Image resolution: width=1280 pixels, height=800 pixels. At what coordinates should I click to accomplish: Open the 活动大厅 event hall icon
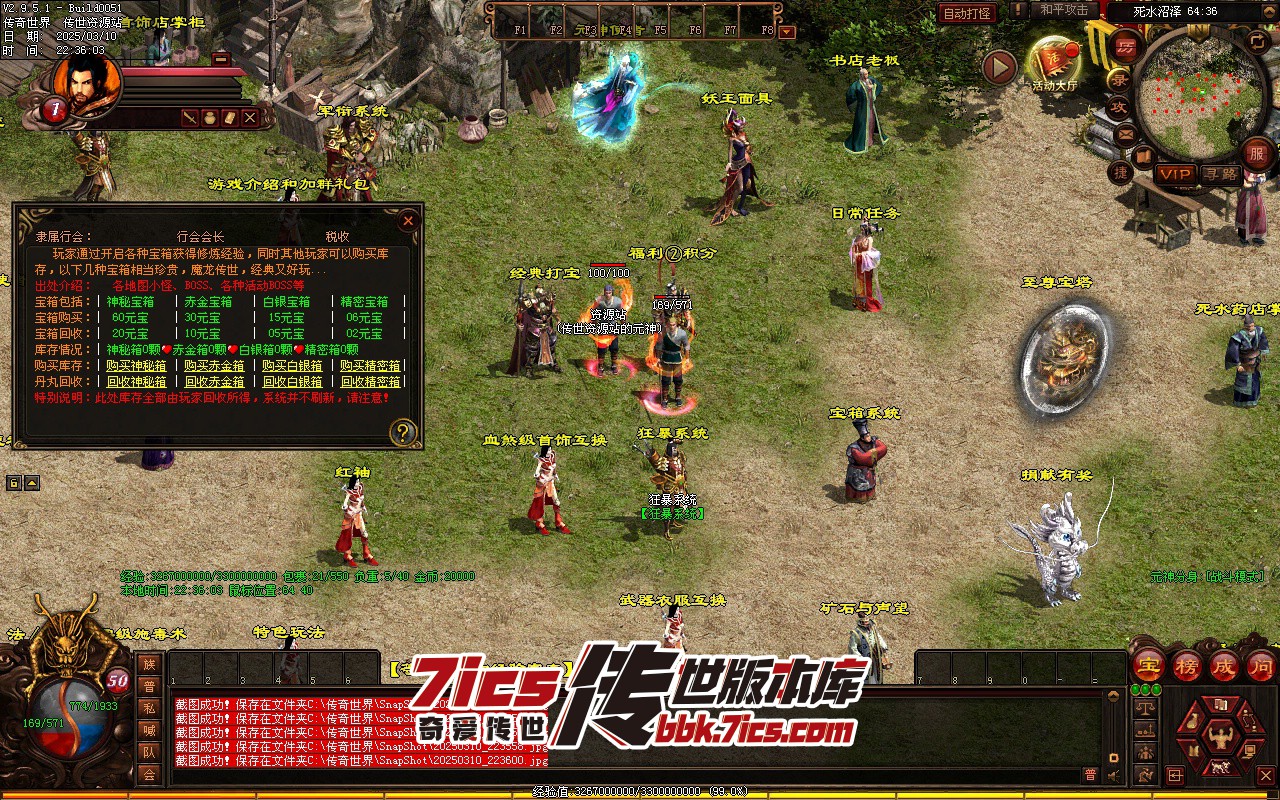click(x=1054, y=64)
